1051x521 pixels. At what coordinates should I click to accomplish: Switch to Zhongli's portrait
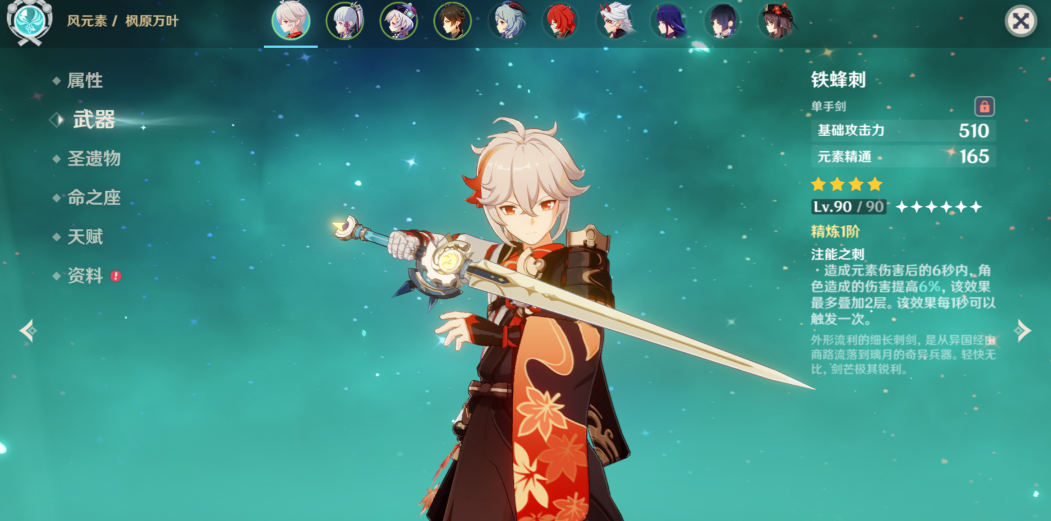pos(453,21)
